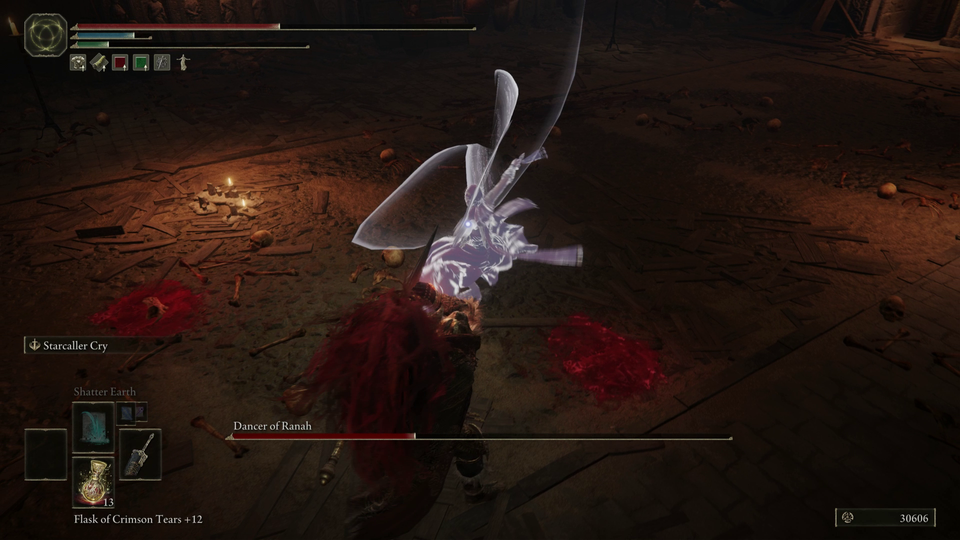Click the glowing rune emblem beside the bars
This screenshot has width=960, height=540.
pyautogui.click(x=45, y=34)
